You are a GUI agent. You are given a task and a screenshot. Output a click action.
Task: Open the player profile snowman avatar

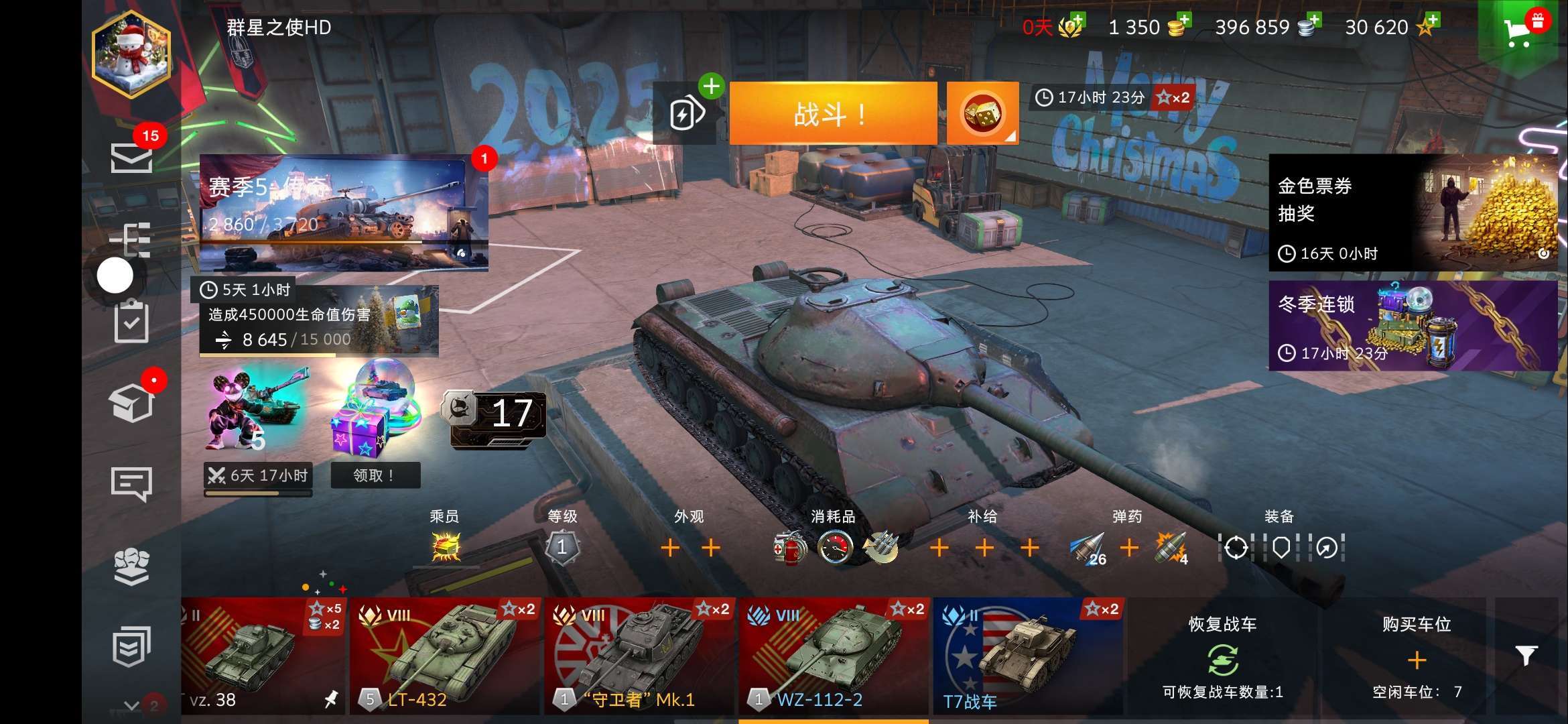click(x=131, y=55)
